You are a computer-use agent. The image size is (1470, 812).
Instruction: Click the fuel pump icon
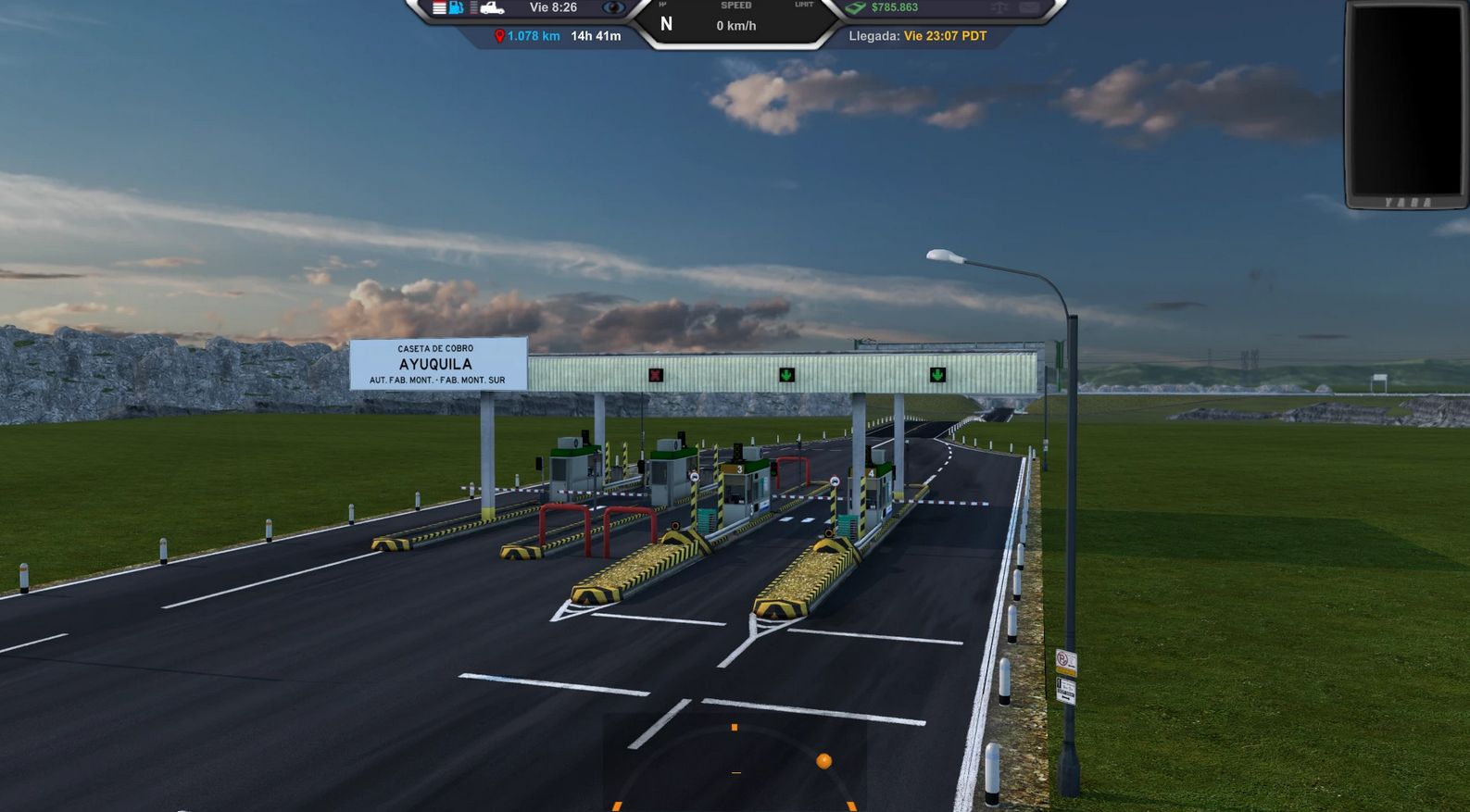click(455, 7)
